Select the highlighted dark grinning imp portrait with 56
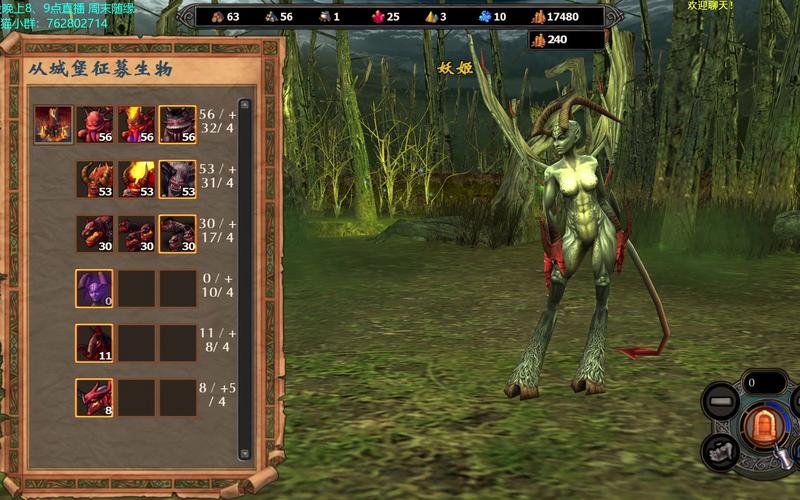The width and height of the screenshot is (800, 500). [x=177, y=125]
